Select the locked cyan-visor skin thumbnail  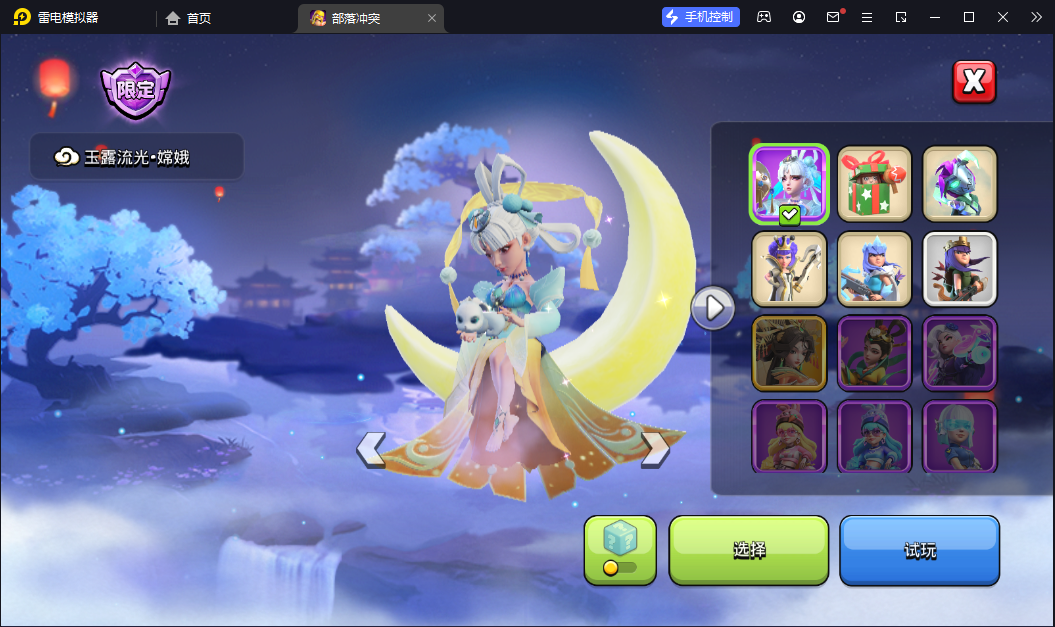(960, 436)
